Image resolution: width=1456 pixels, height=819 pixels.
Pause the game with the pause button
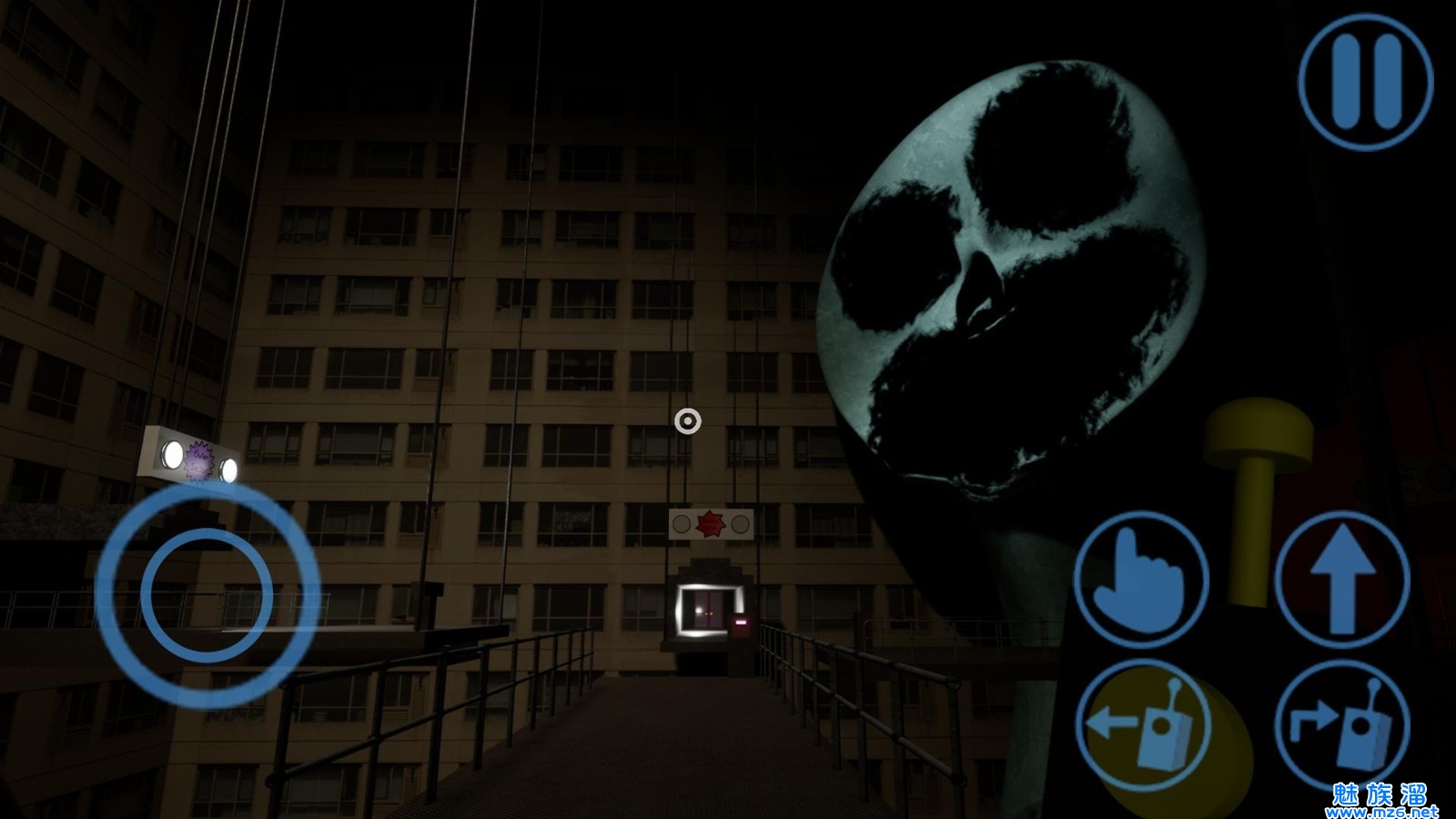pyautogui.click(x=1365, y=82)
